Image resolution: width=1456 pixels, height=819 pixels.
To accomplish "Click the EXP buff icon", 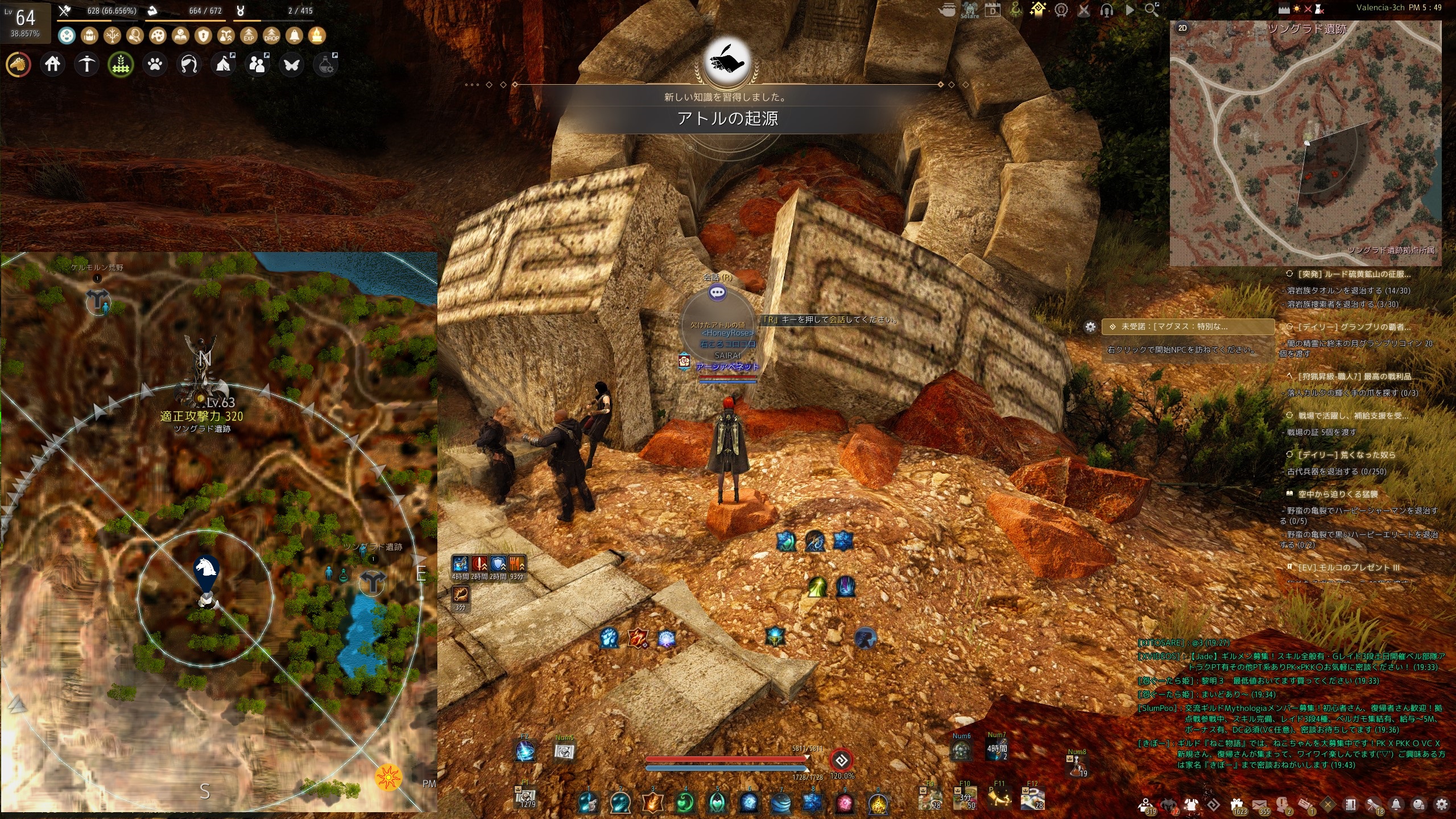I will (x=249, y=36).
